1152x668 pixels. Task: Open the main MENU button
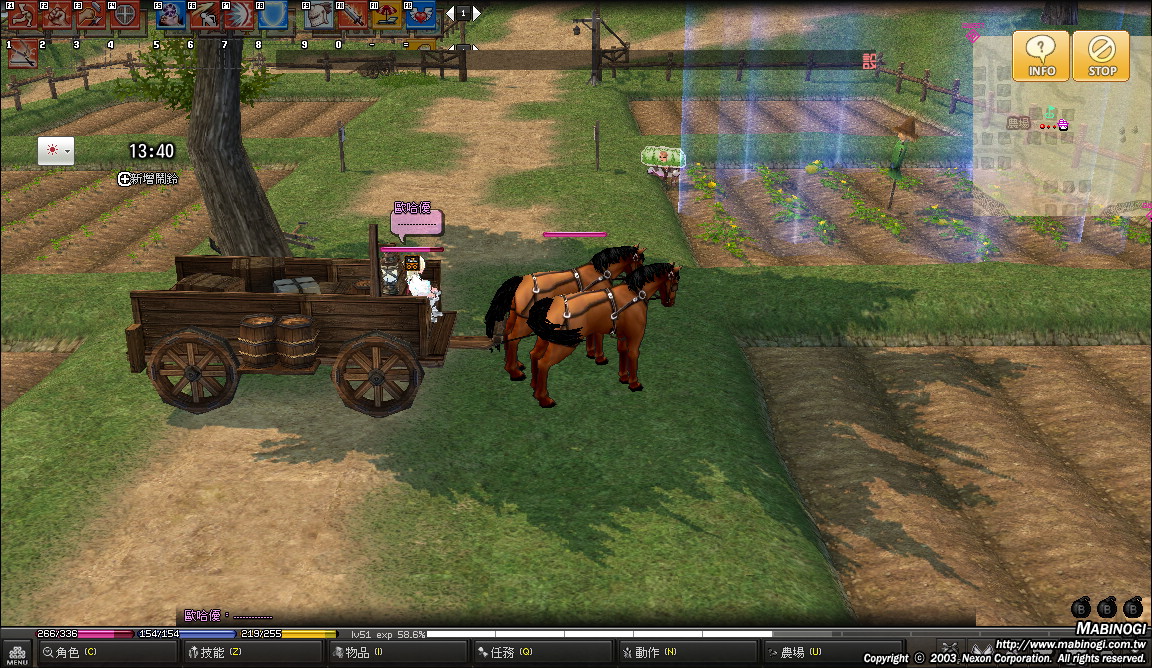coord(16,654)
